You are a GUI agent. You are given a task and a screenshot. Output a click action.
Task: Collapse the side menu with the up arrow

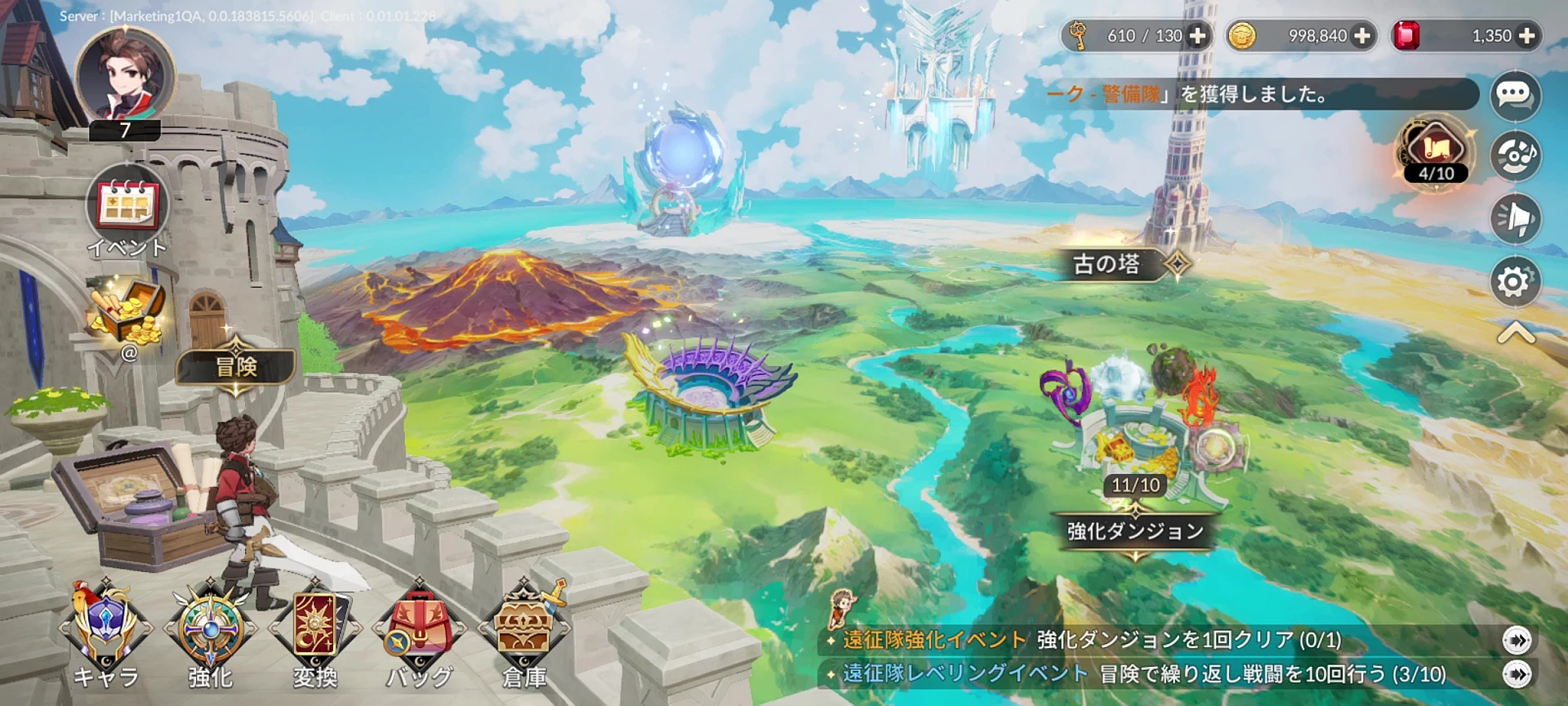point(1516,333)
